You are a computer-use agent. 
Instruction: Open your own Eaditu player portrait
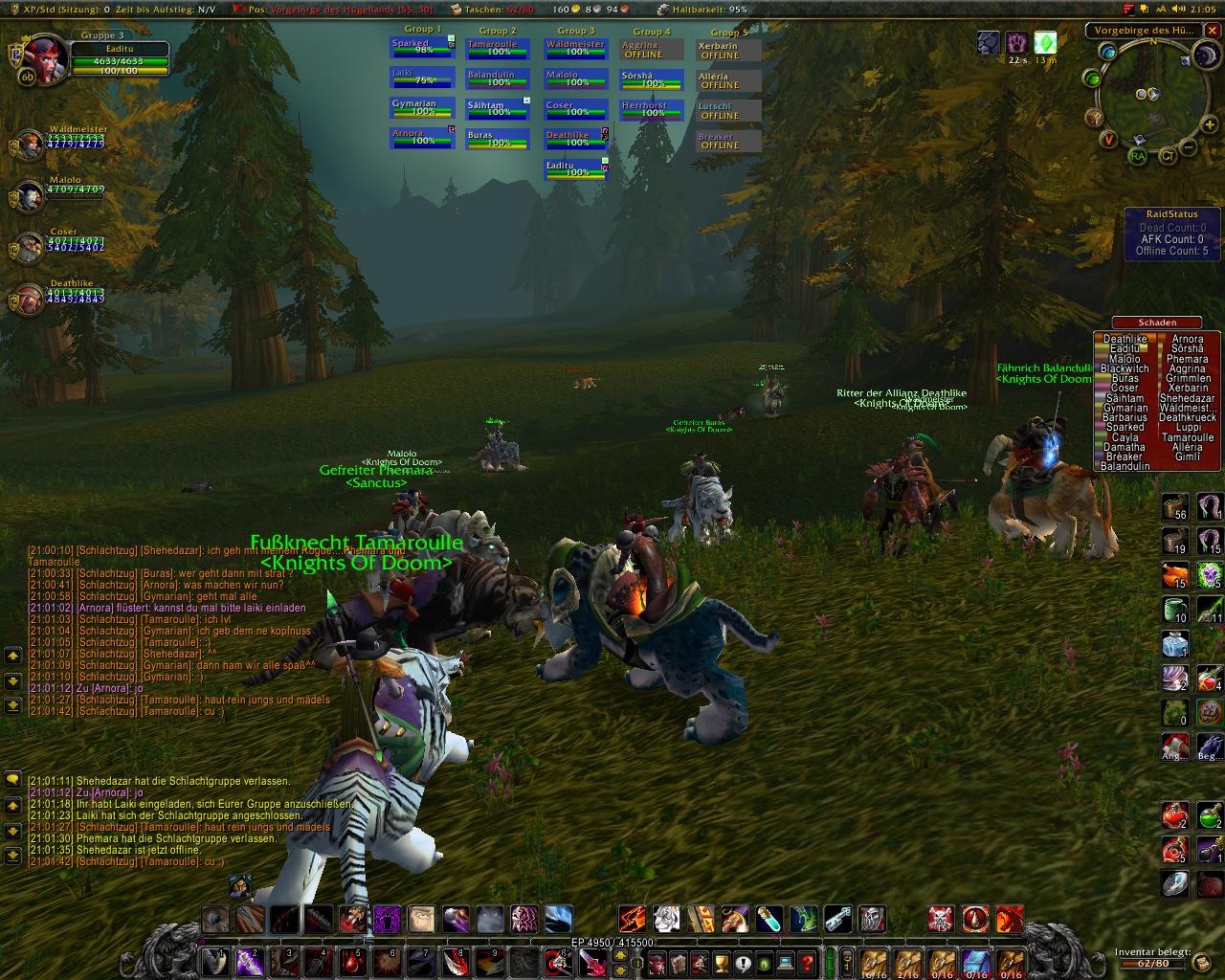40,57
